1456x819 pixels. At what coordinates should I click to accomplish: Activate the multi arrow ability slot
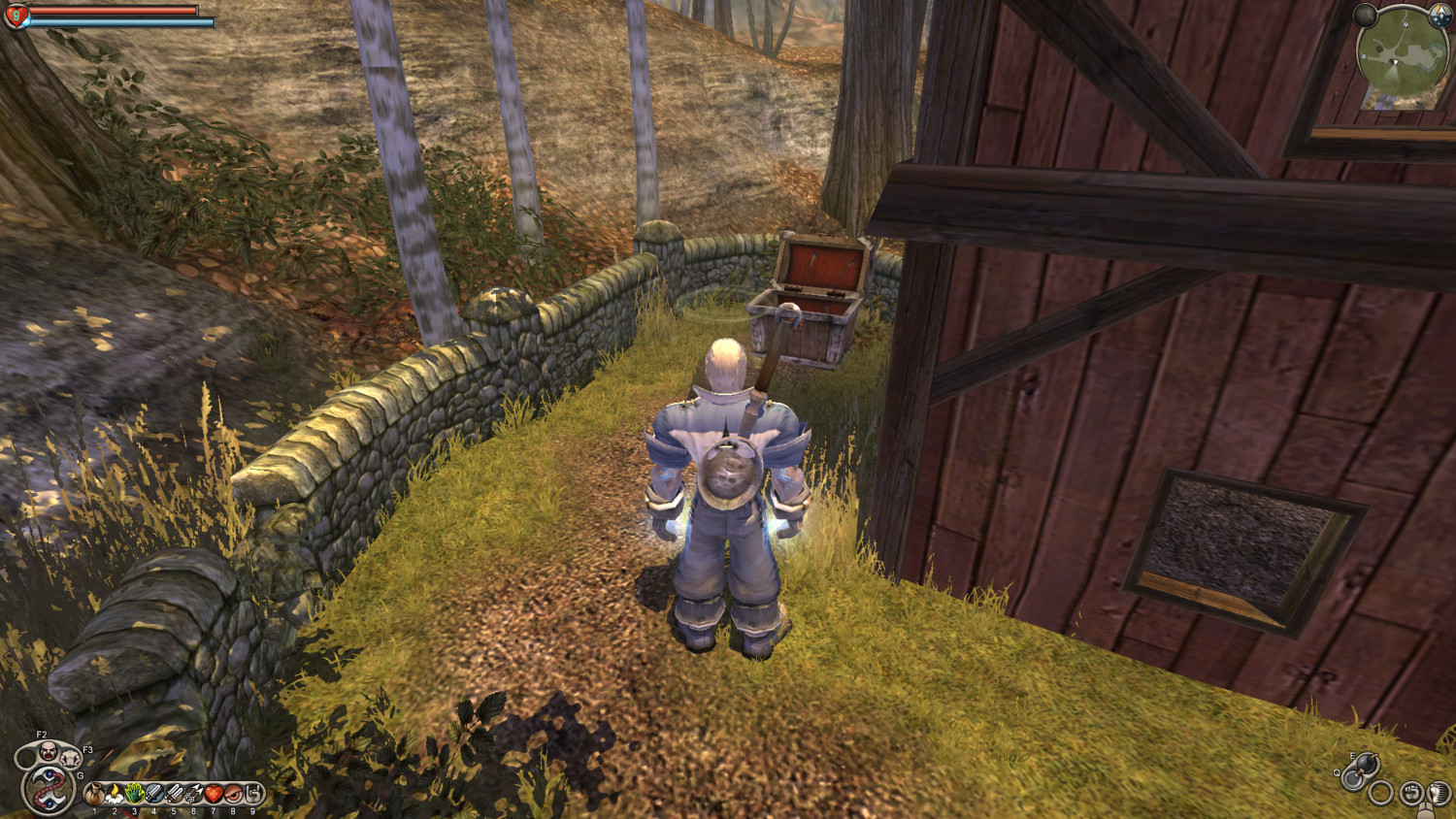click(x=193, y=795)
